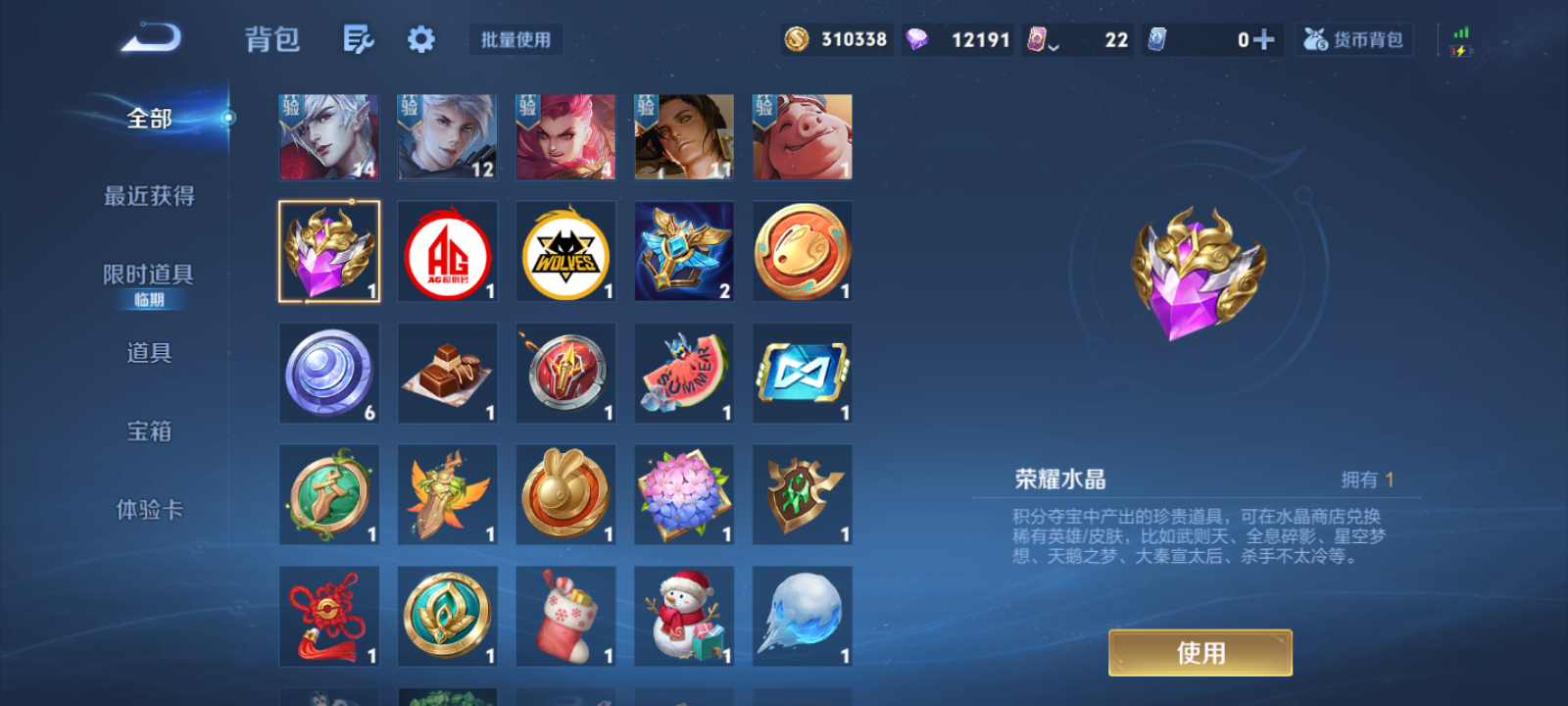Click the gold coin currency icon
1568x706 pixels.
(x=797, y=40)
